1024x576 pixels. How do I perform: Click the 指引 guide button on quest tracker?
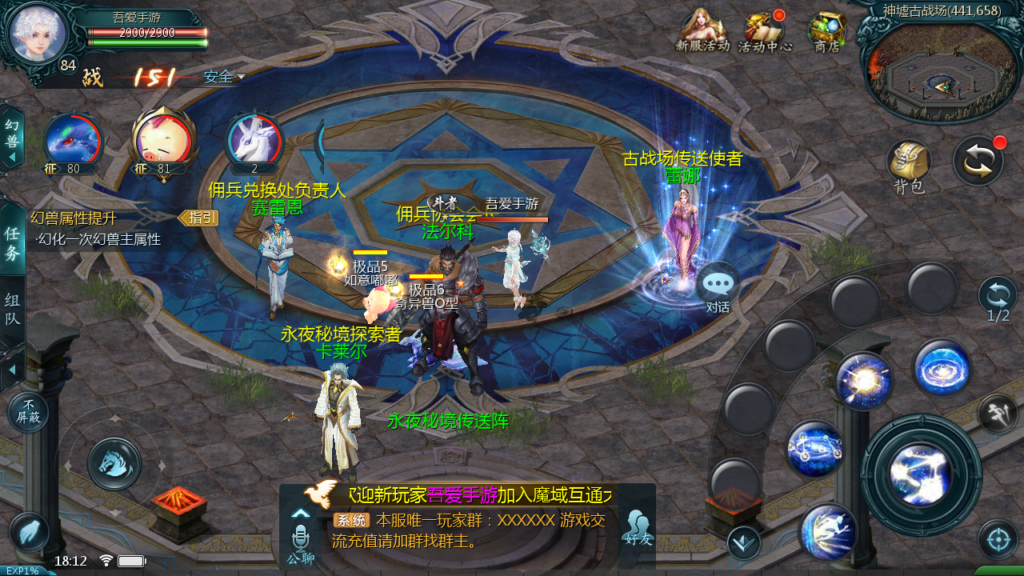pyautogui.click(x=198, y=217)
